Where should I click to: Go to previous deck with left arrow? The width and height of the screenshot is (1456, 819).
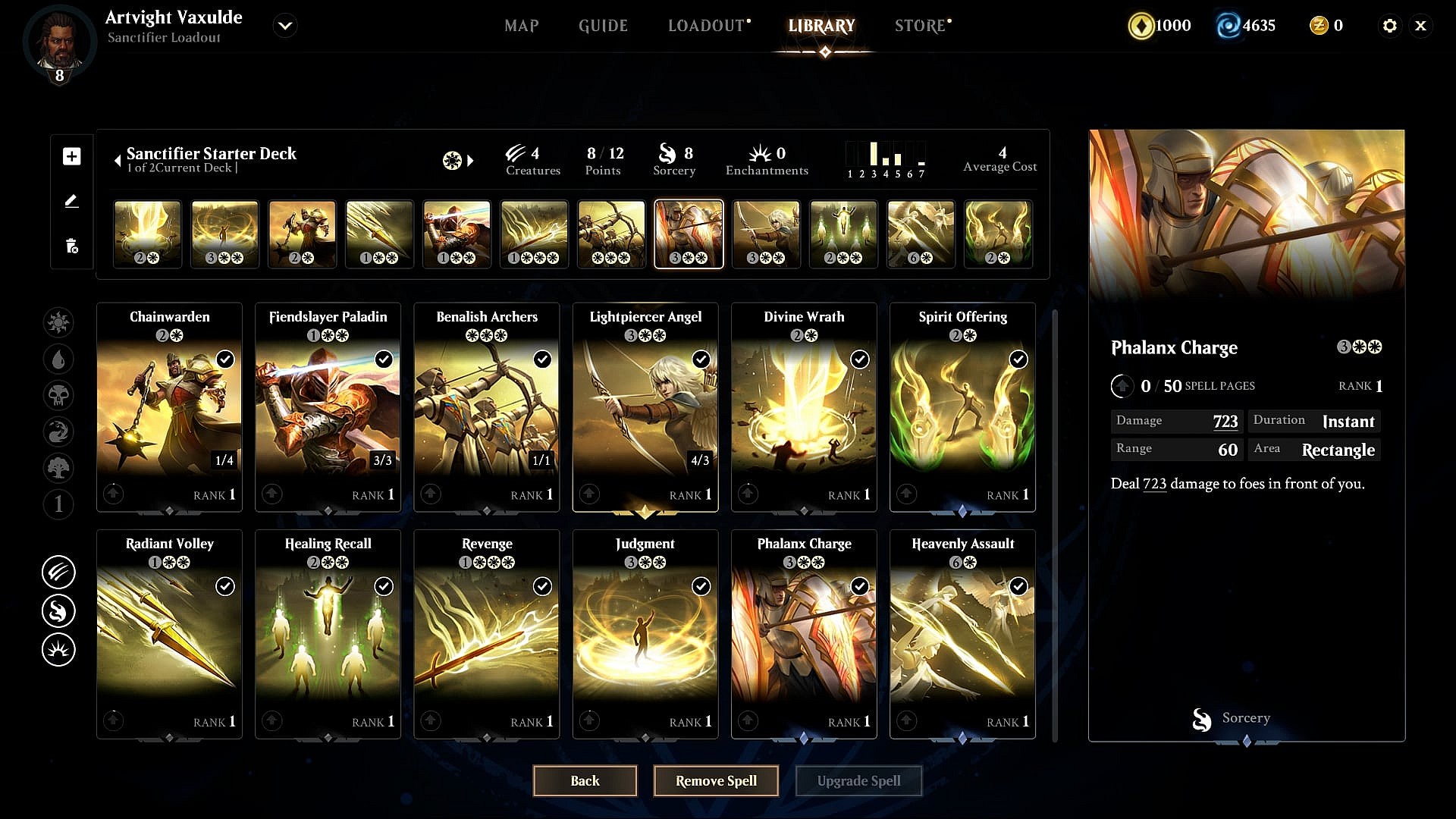(x=118, y=161)
